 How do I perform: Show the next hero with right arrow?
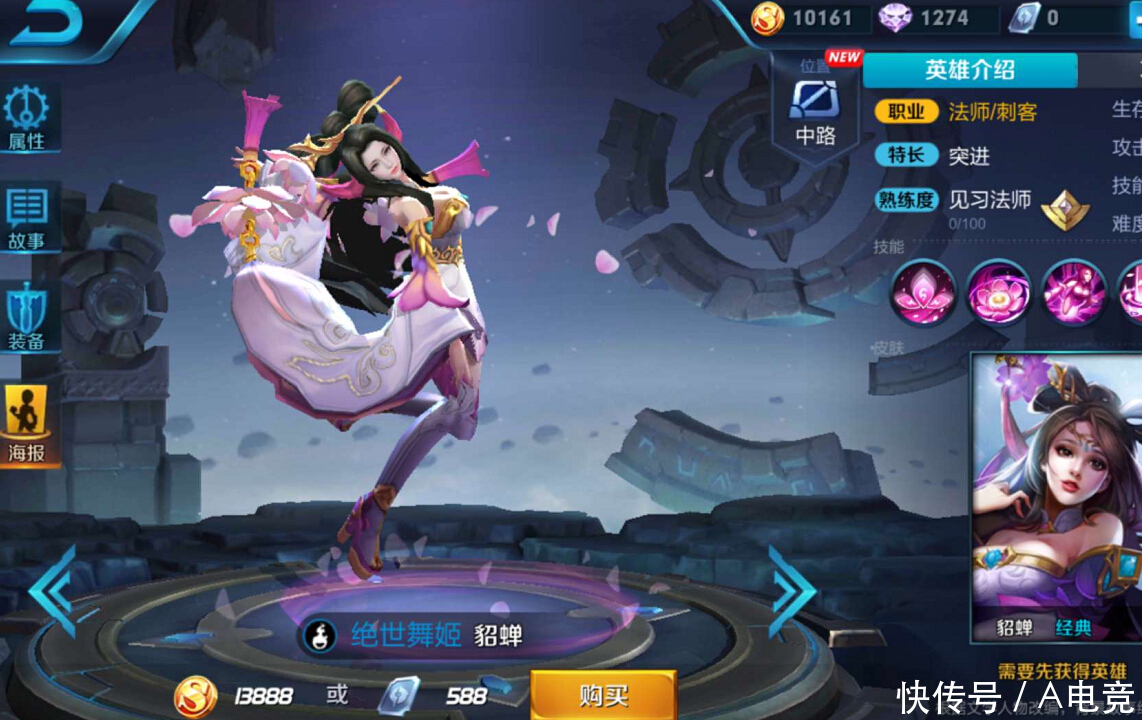pyautogui.click(x=792, y=590)
